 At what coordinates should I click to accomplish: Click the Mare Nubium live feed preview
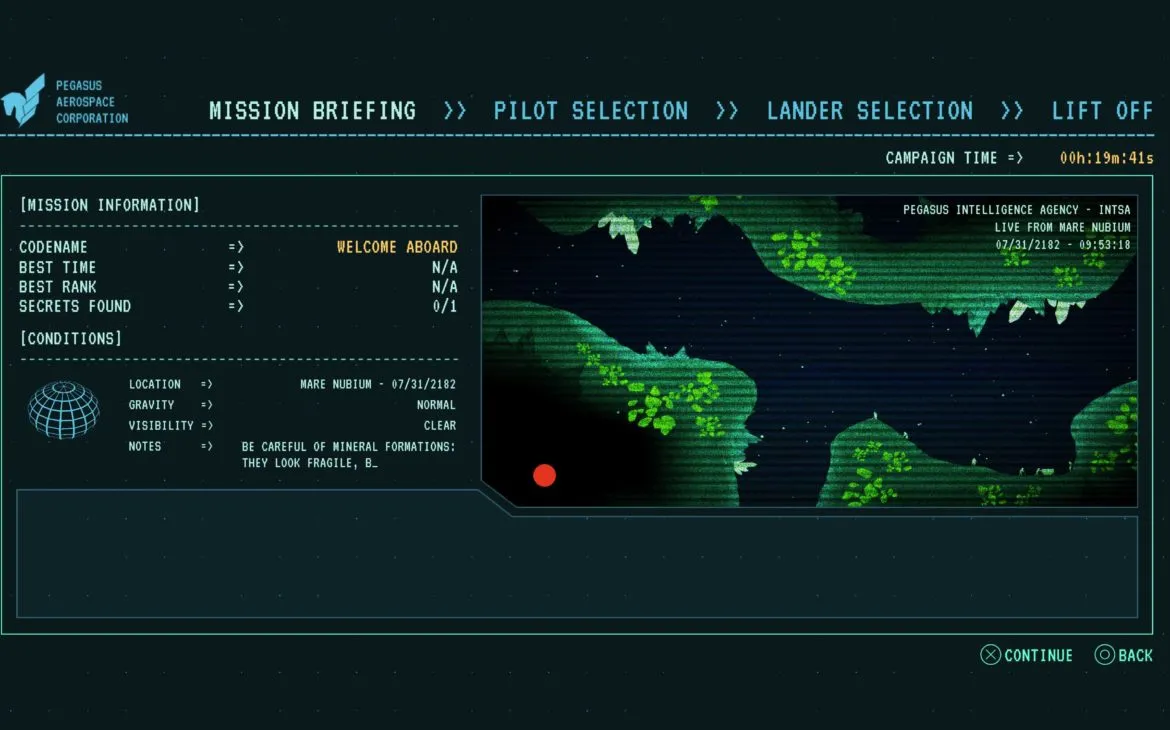point(809,351)
